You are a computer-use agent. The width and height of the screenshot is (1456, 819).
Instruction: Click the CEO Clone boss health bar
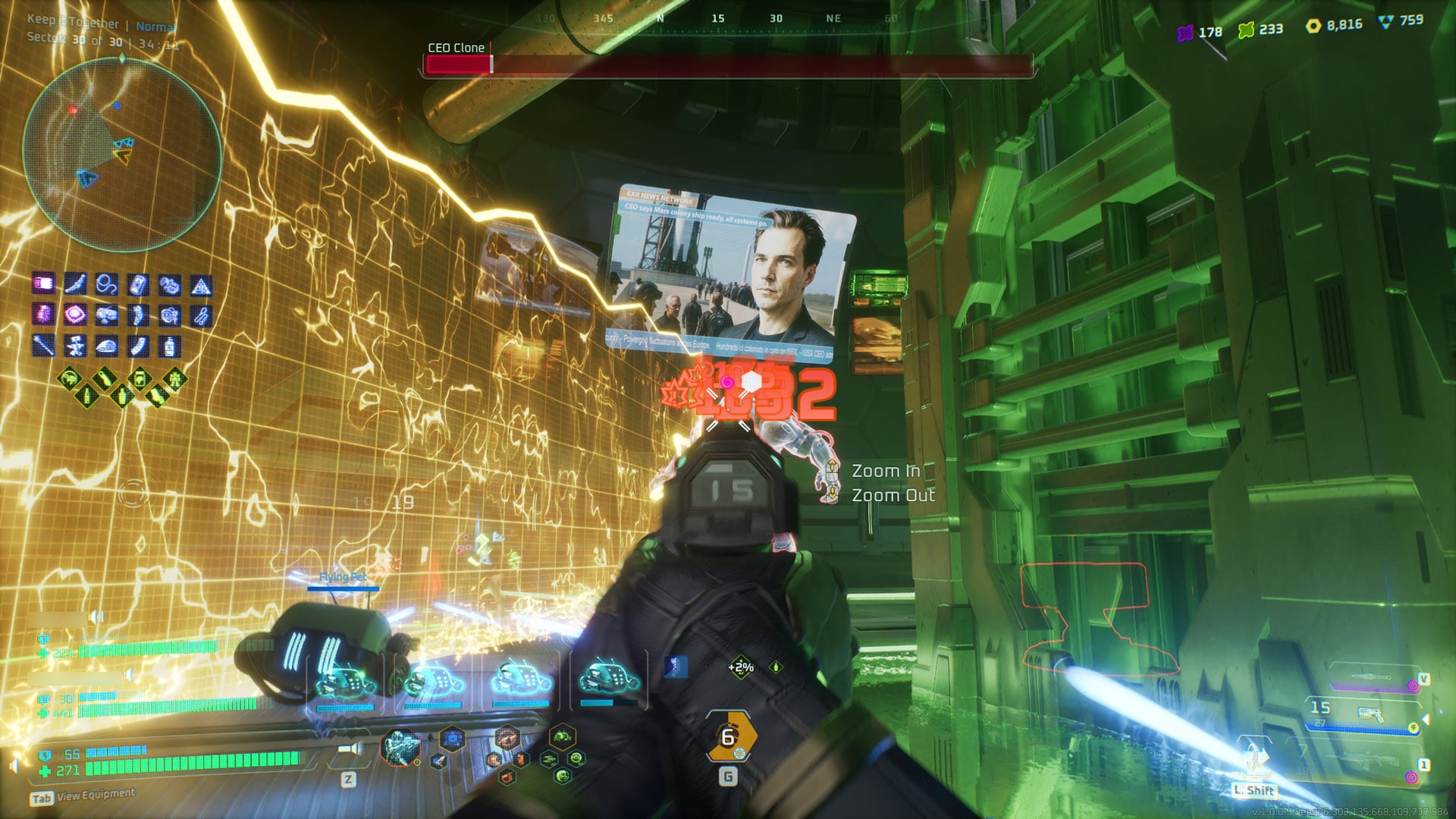(x=728, y=65)
